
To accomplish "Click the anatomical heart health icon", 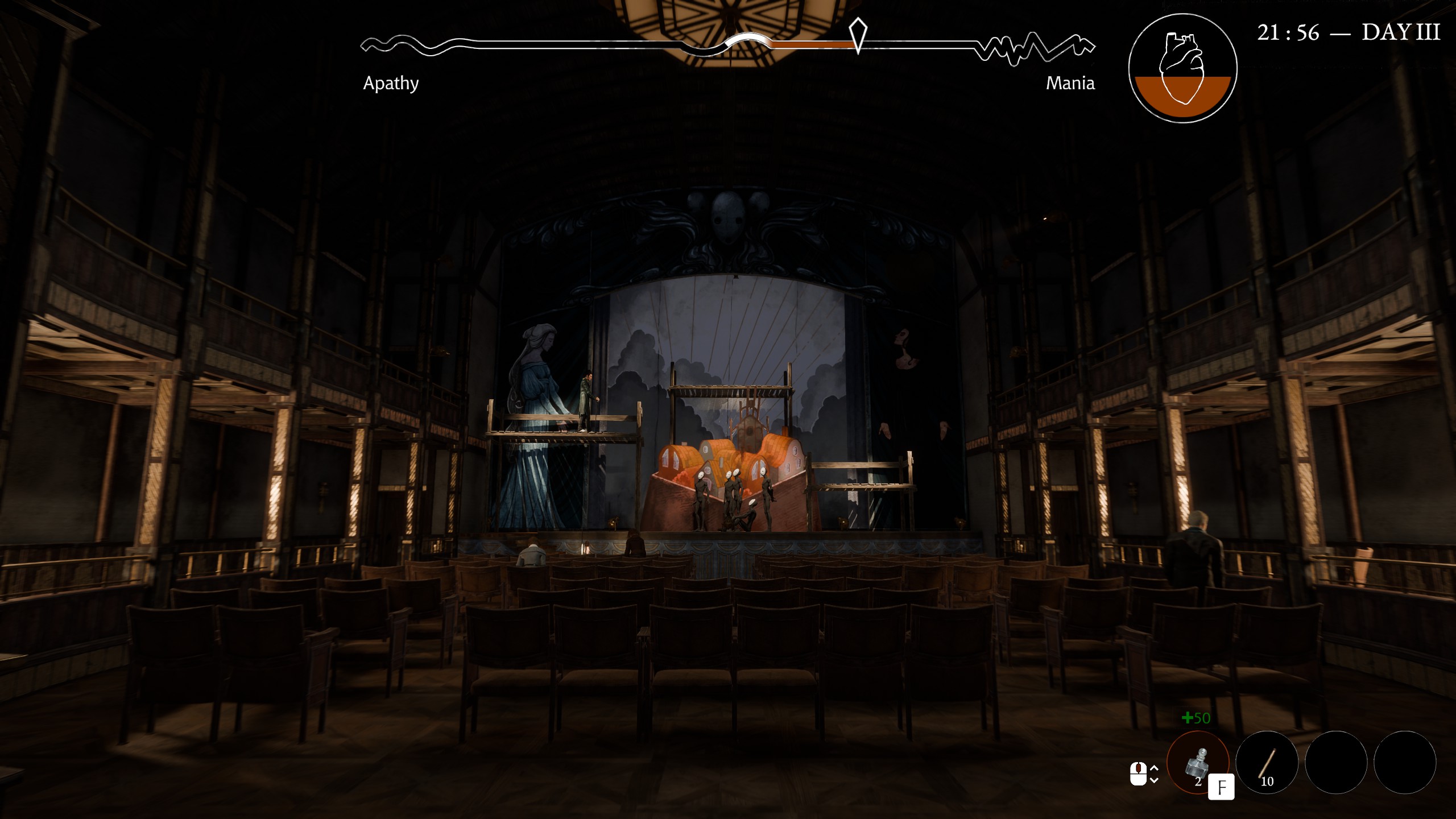I will click(1182, 68).
